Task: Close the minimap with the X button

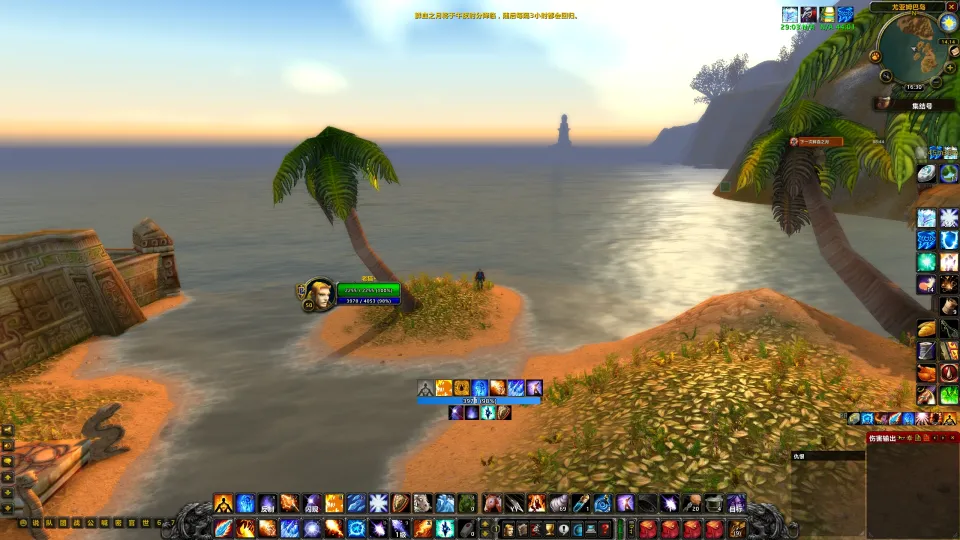Action: pyautogui.click(x=952, y=7)
